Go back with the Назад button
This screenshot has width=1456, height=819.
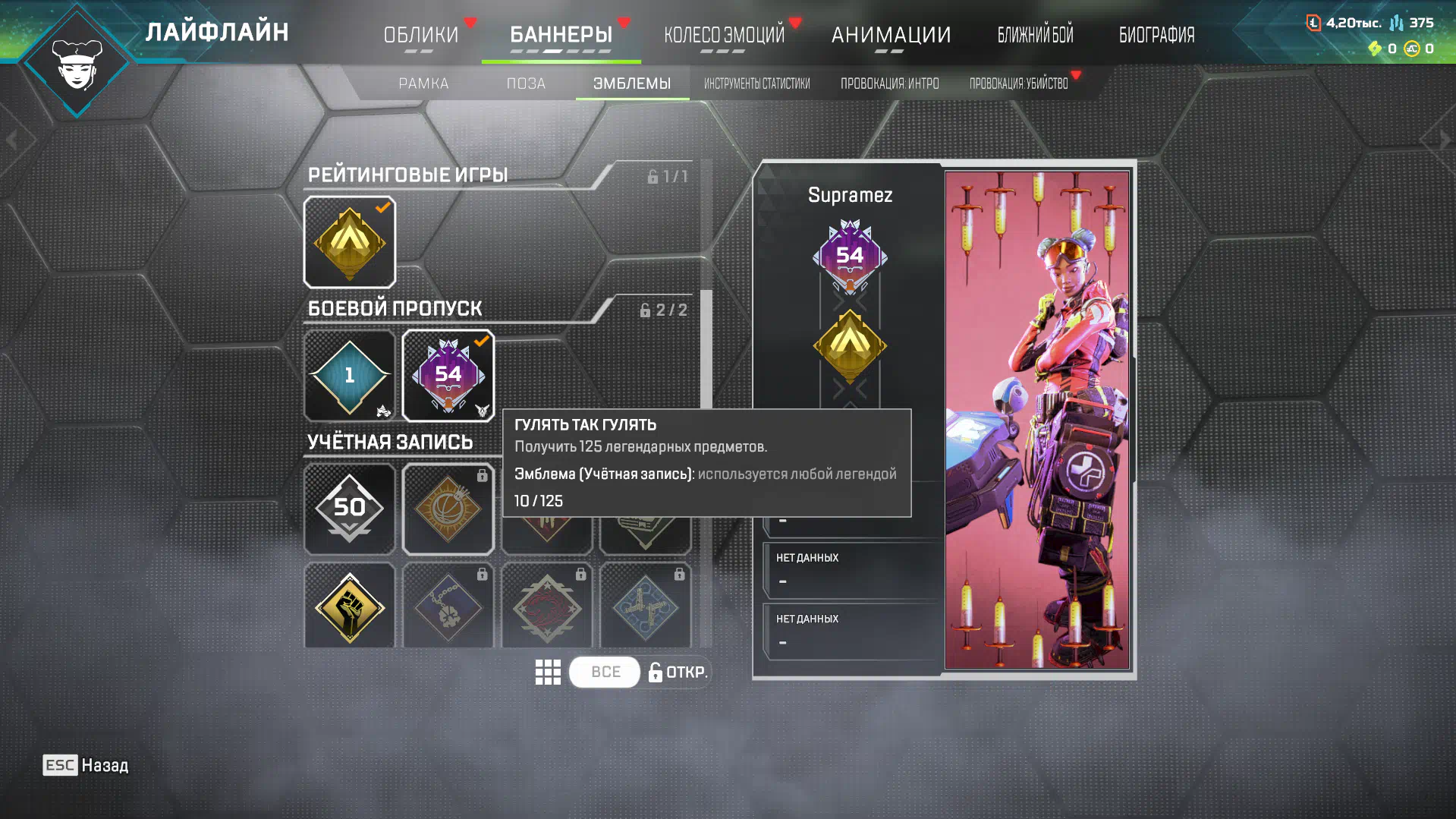[x=86, y=765]
